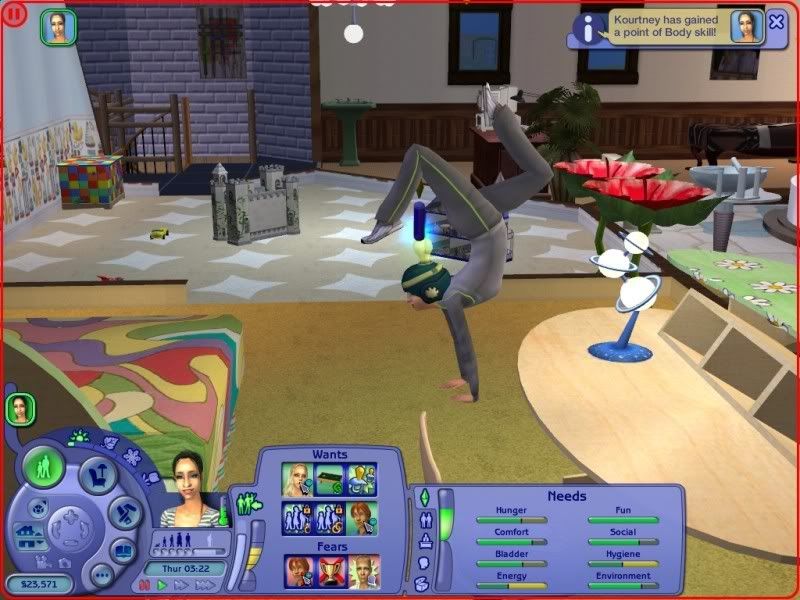
Task: Open the options ellipsis button
Action: coord(100,575)
